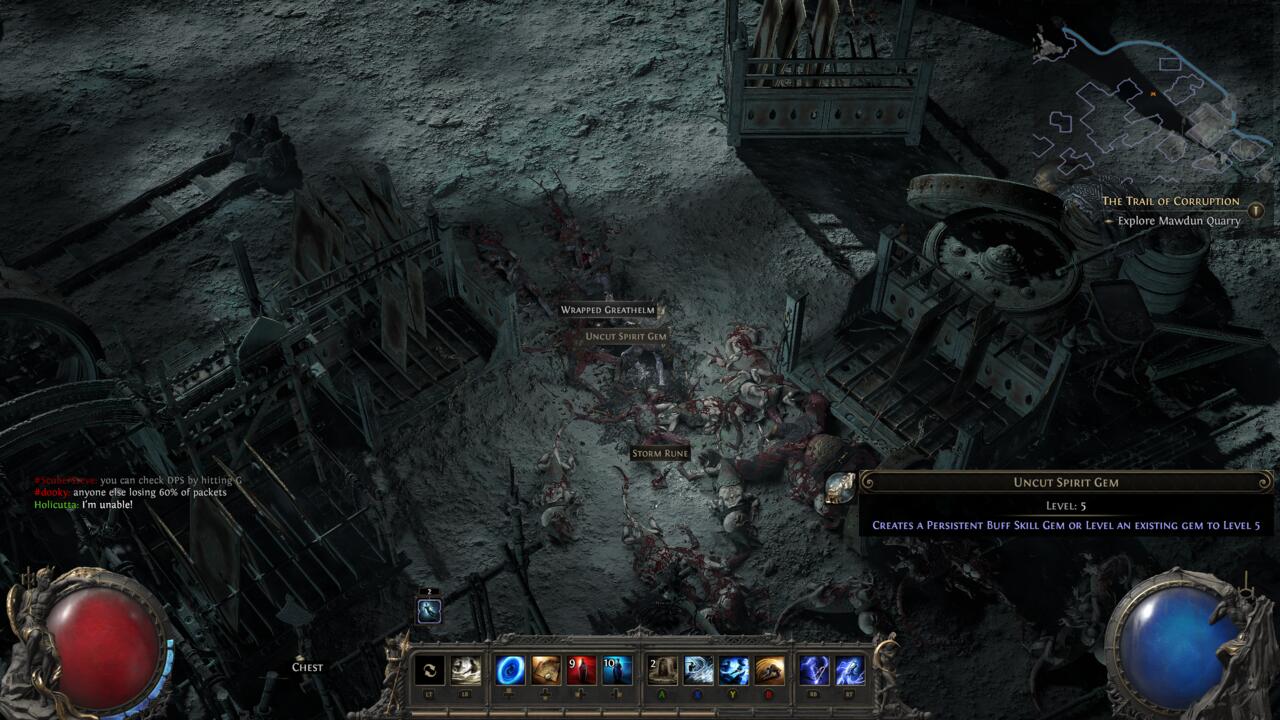Click the weapon swap arrows slot
Image resolution: width=1280 pixels, height=720 pixels.
430,670
